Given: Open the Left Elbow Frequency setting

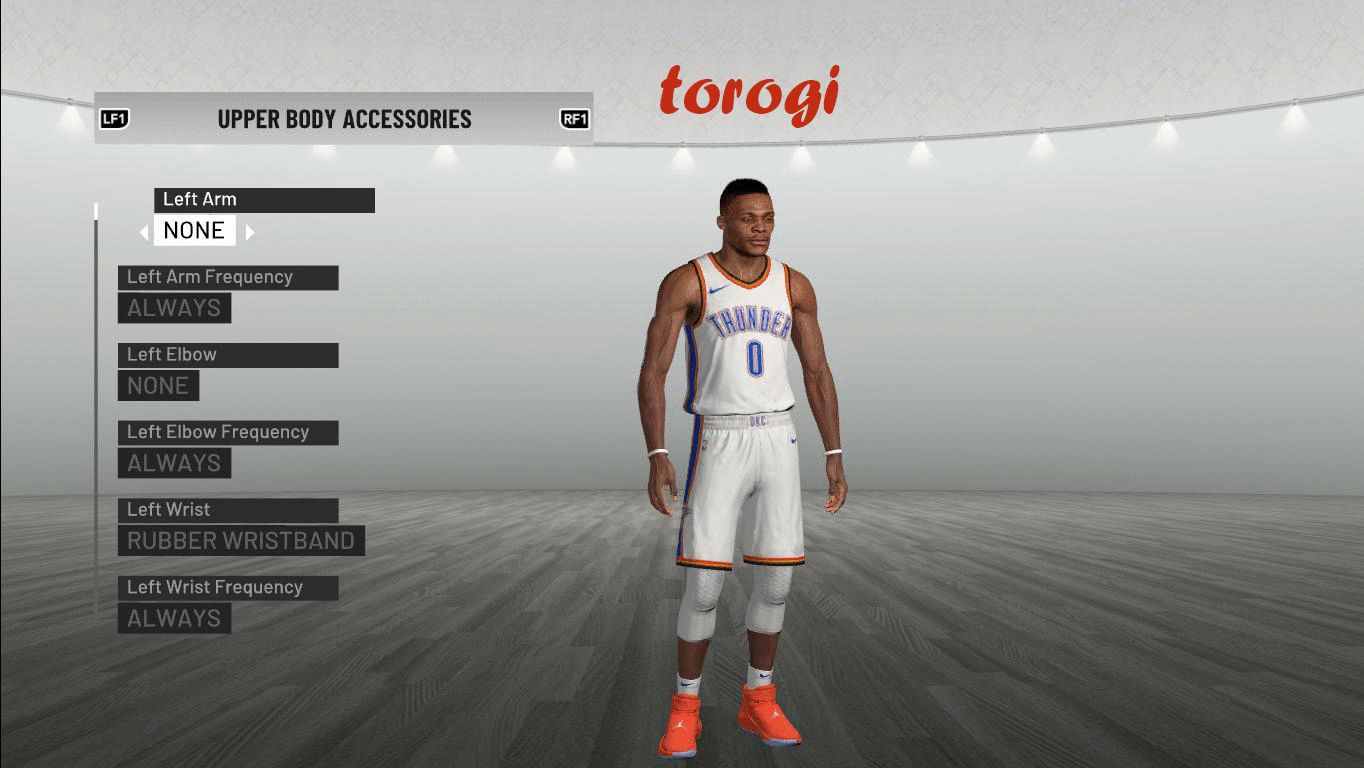Looking at the screenshot, I should pos(175,463).
